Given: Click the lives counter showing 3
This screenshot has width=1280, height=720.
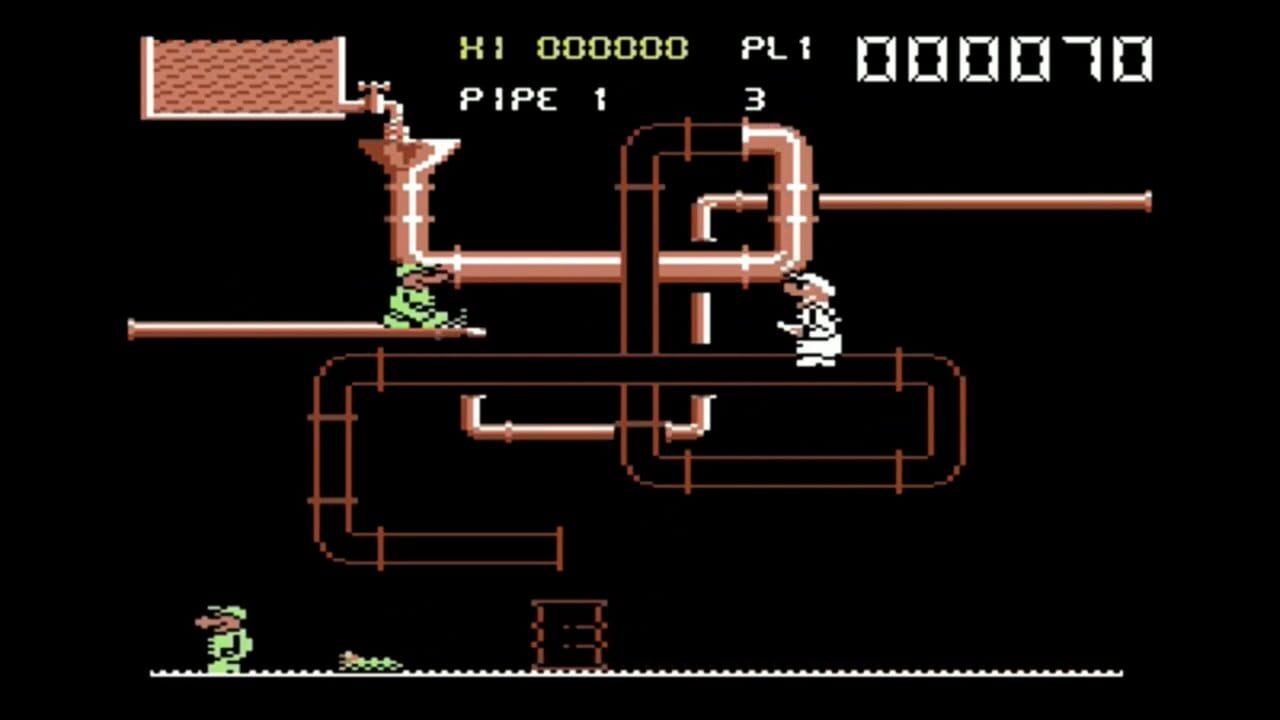Looking at the screenshot, I should 753,99.
